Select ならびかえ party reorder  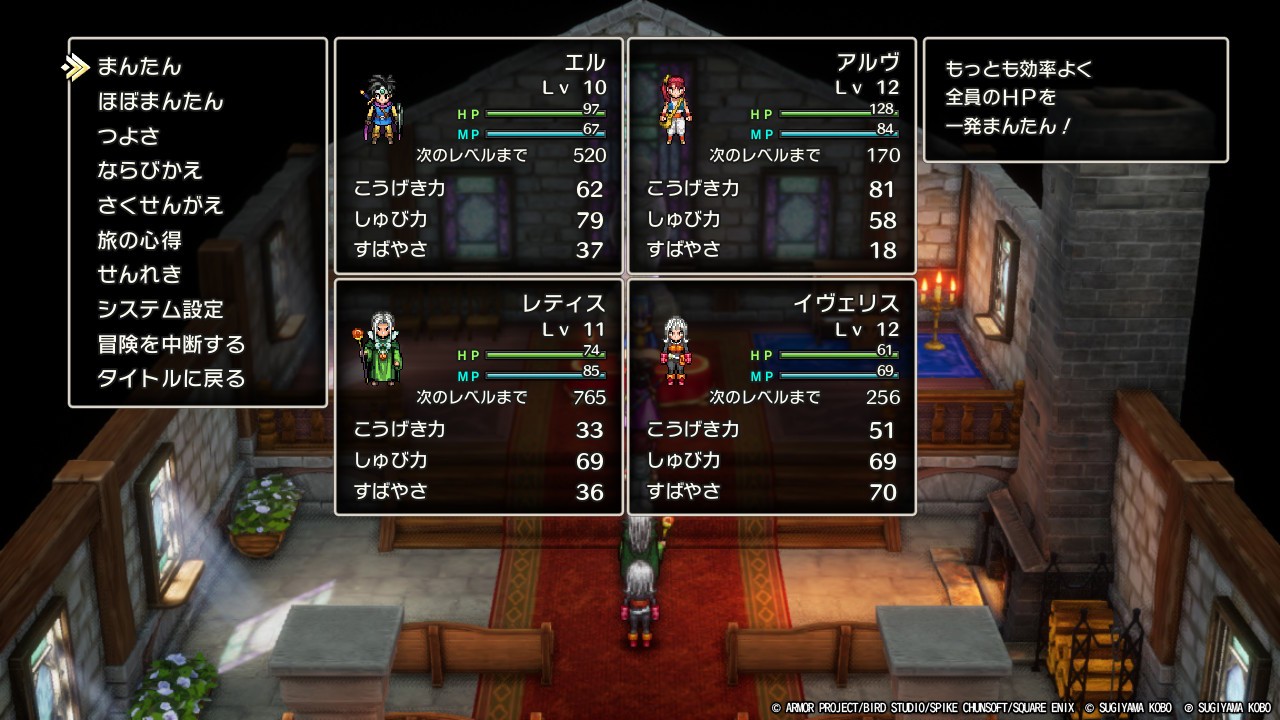[150, 171]
